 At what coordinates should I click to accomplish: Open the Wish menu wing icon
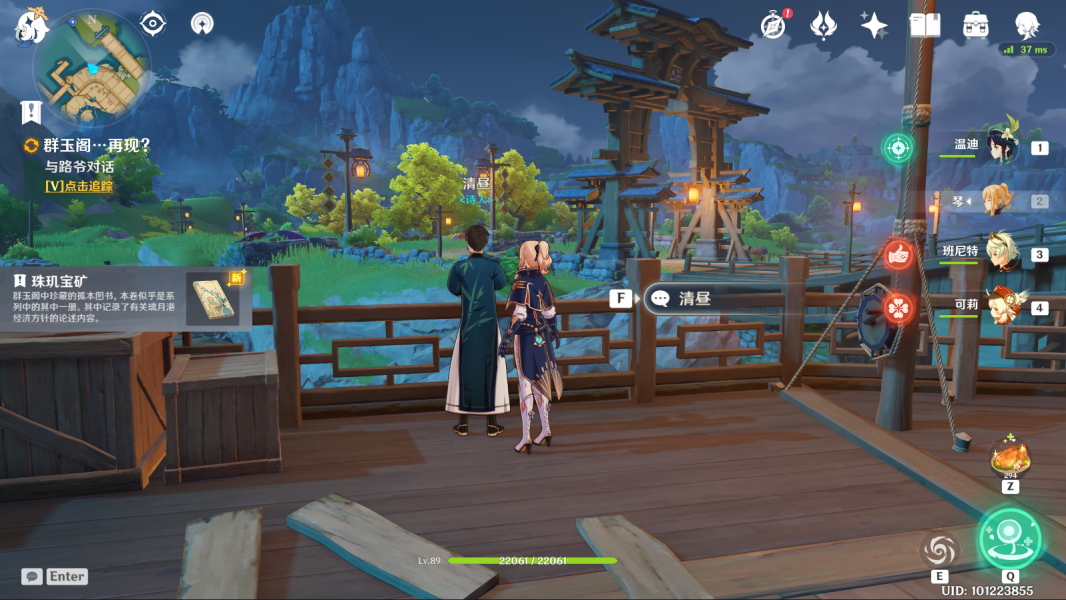(823, 25)
